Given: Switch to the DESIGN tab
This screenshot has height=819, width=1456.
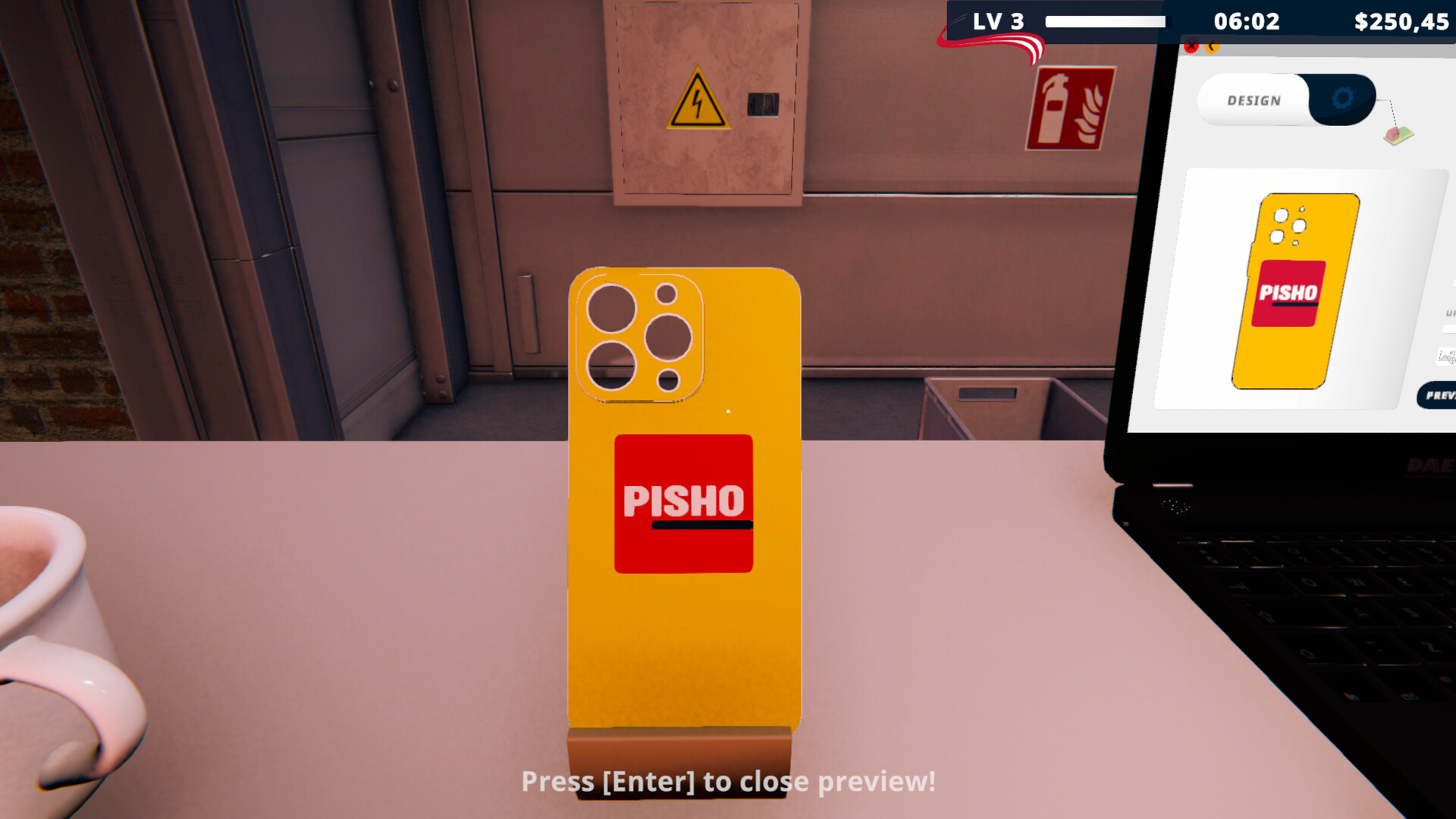Looking at the screenshot, I should tap(1255, 99).
